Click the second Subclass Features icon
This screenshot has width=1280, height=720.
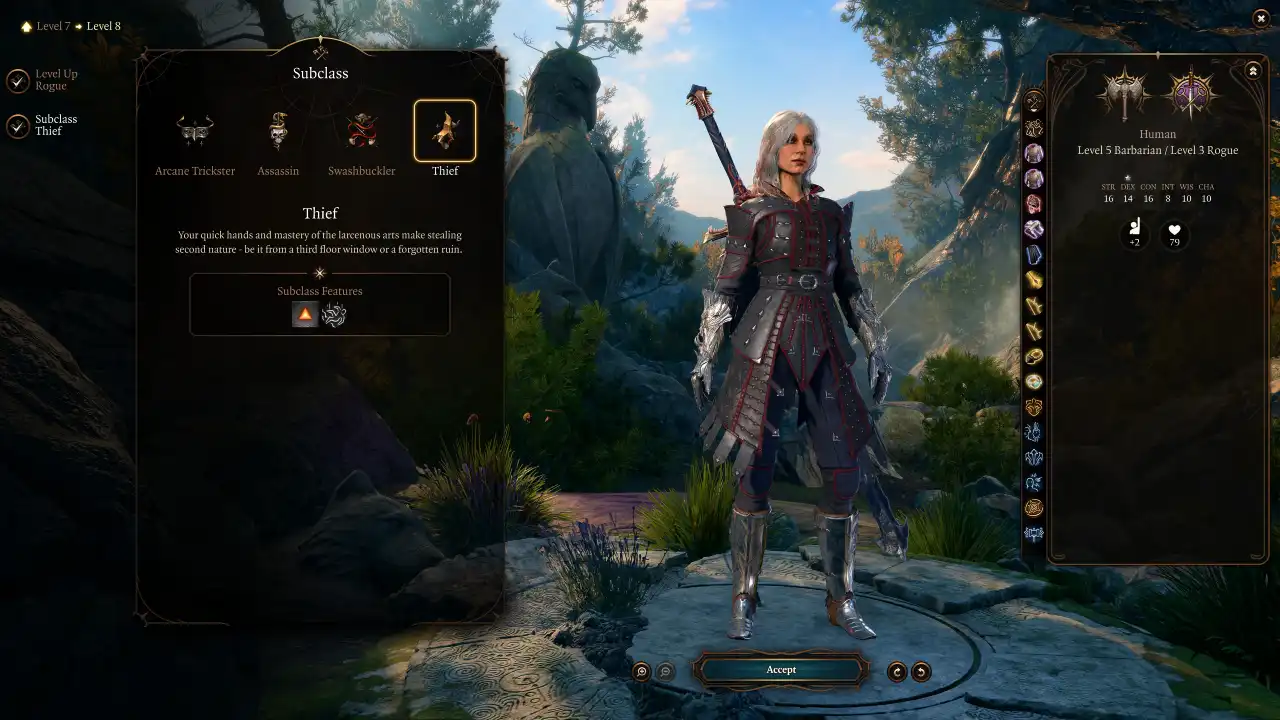click(334, 313)
